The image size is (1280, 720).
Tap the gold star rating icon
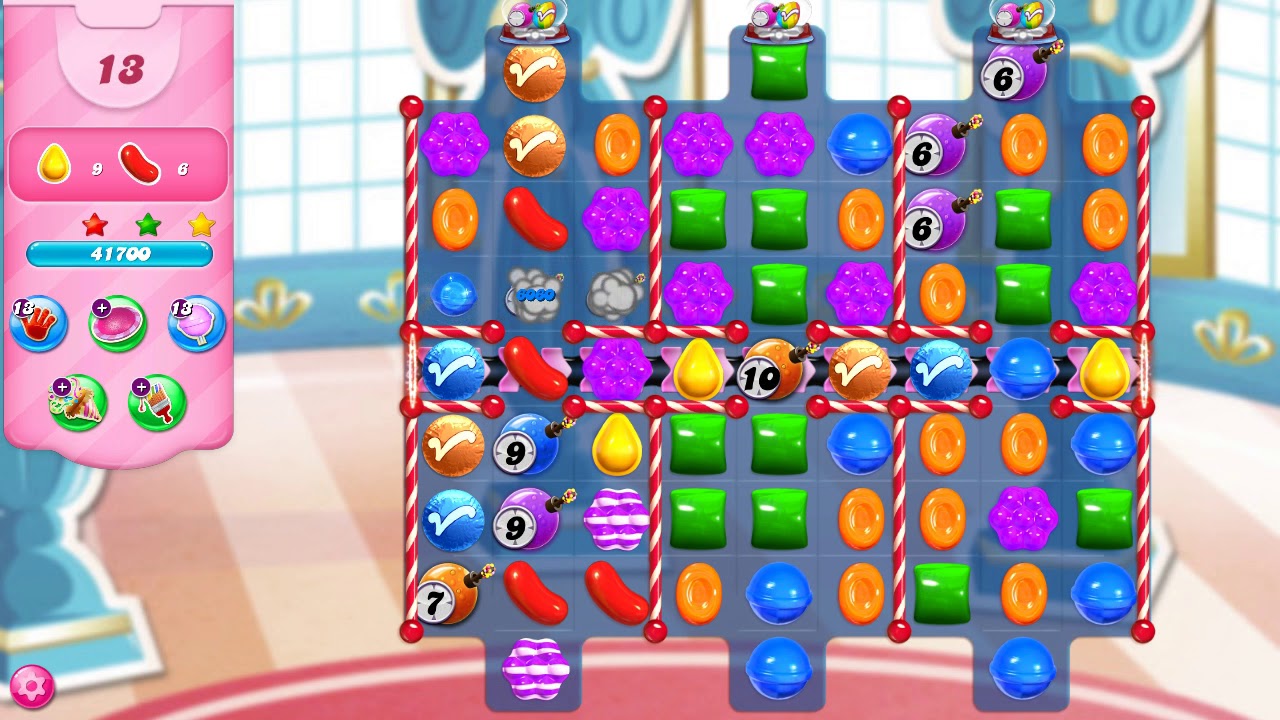point(199,226)
